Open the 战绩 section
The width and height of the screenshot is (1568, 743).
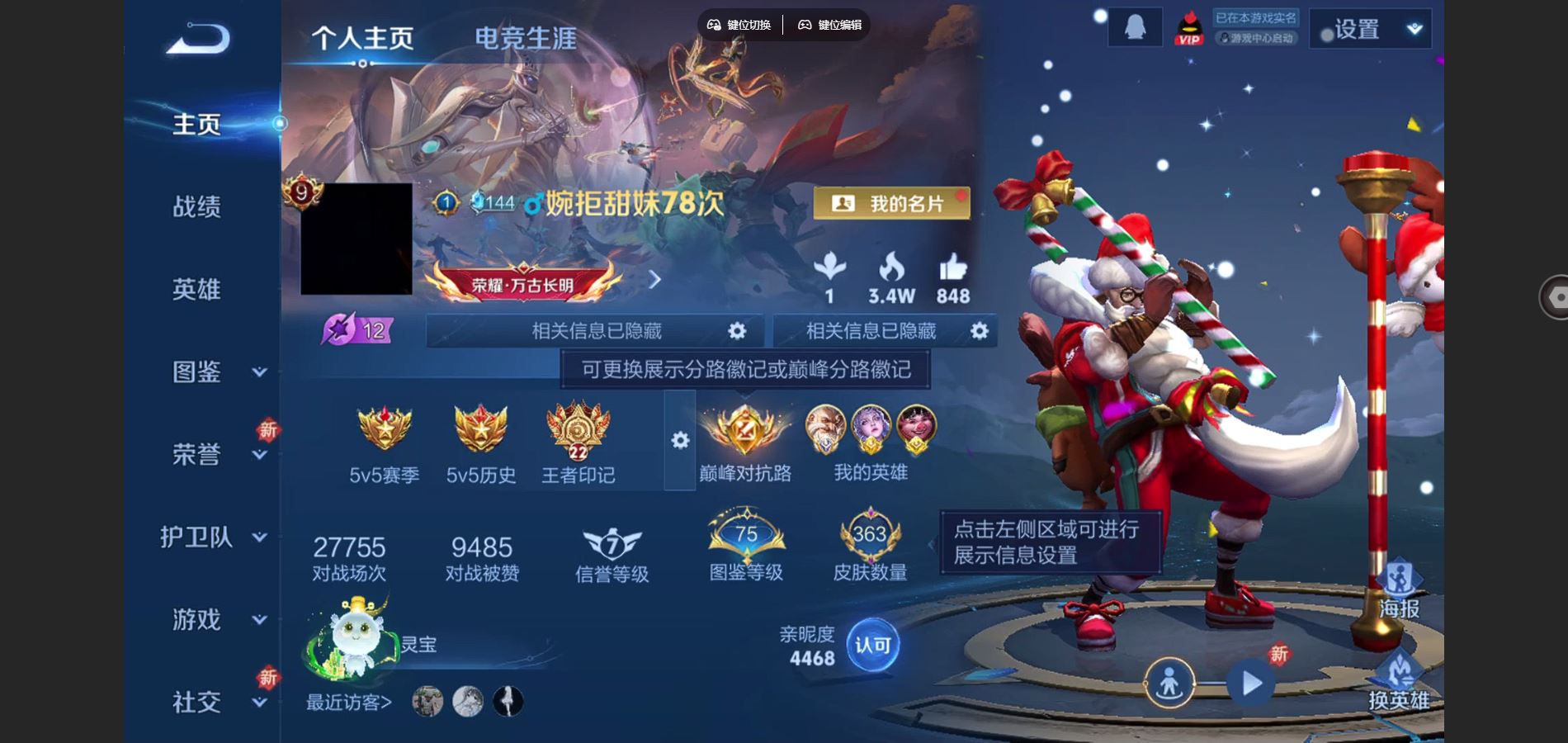pyautogui.click(x=196, y=206)
